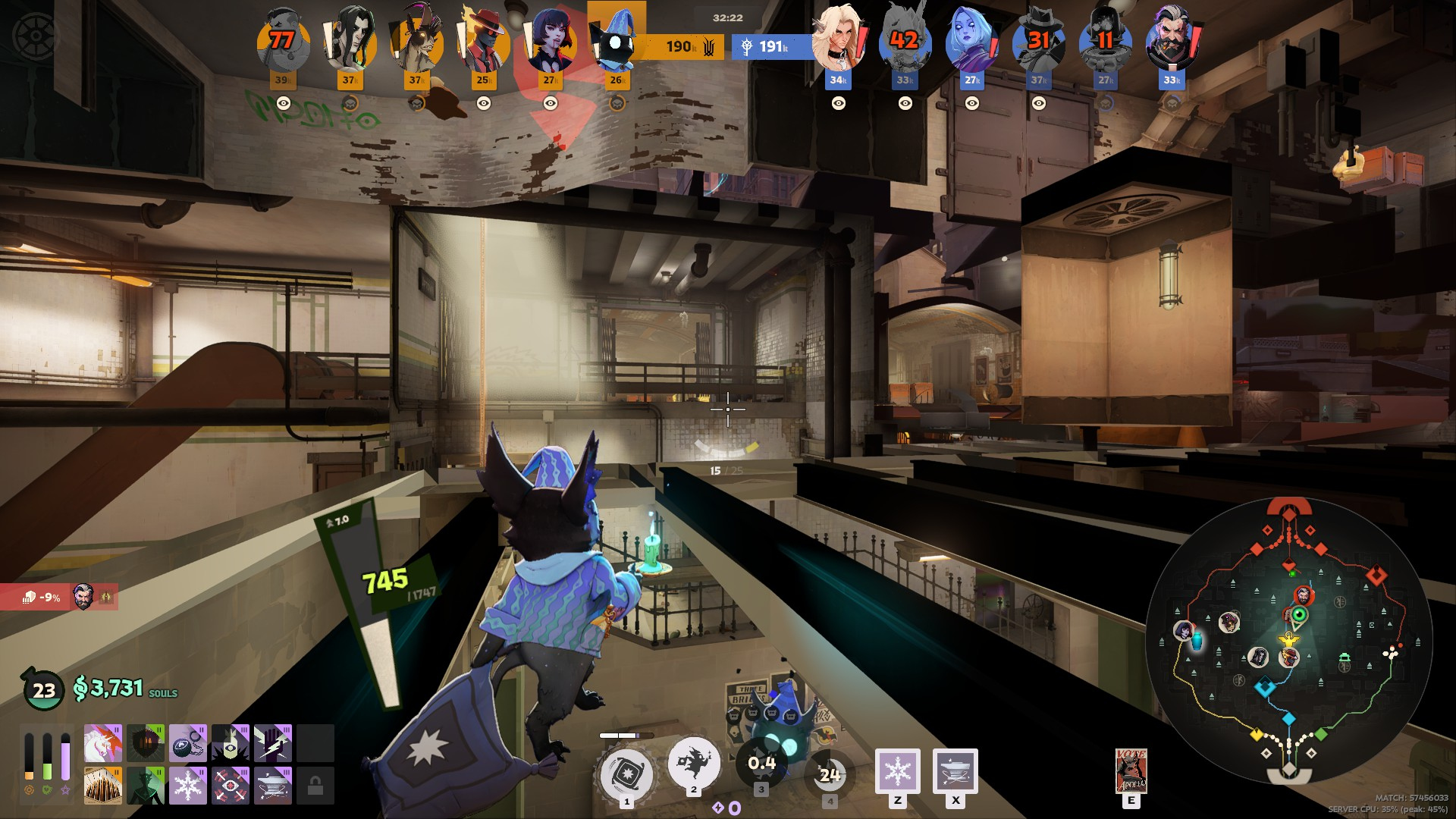Open the gear menu icon top-left
The image size is (1456, 819).
pyautogui.click(x=36, y=36)
